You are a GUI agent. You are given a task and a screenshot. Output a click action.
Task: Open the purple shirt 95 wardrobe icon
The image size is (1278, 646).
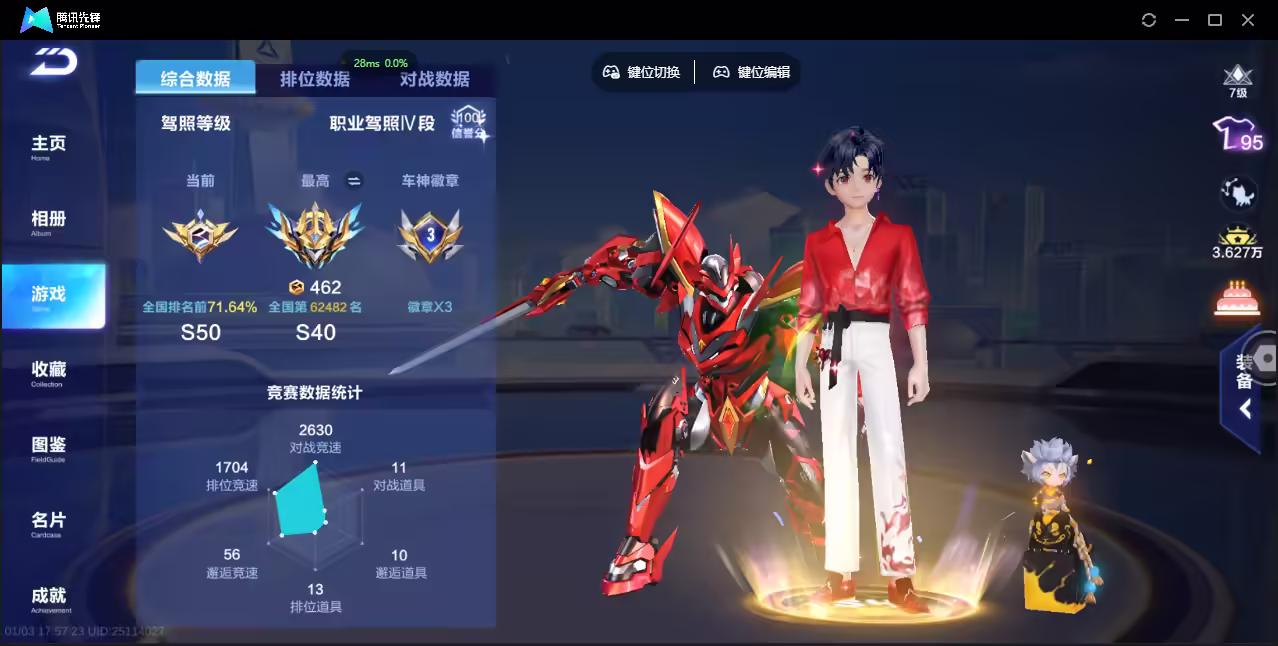[1237, 135]
